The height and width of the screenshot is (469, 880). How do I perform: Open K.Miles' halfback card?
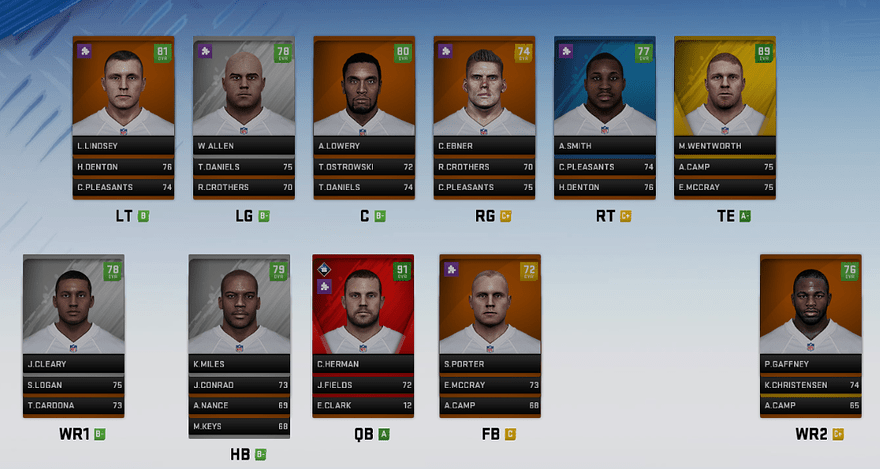(x=239, y=310)
